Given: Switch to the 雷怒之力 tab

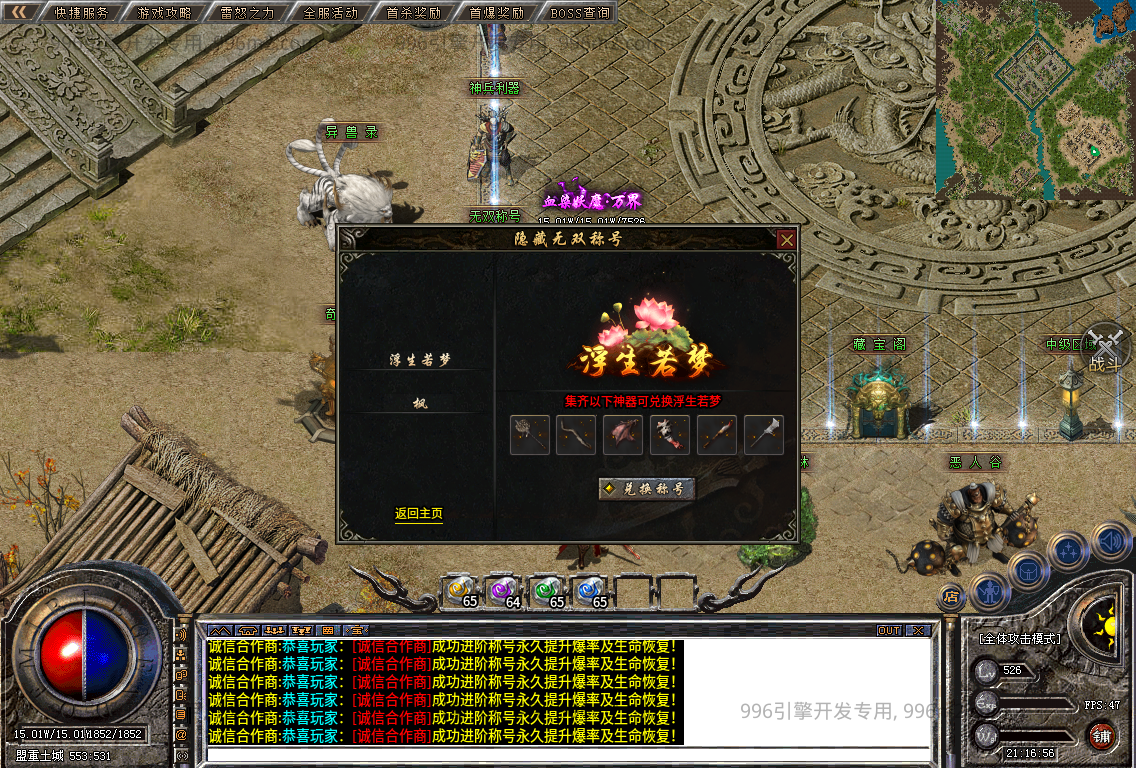Looking at the screenshot, I should pyautogui.click(x=247, y=13).
